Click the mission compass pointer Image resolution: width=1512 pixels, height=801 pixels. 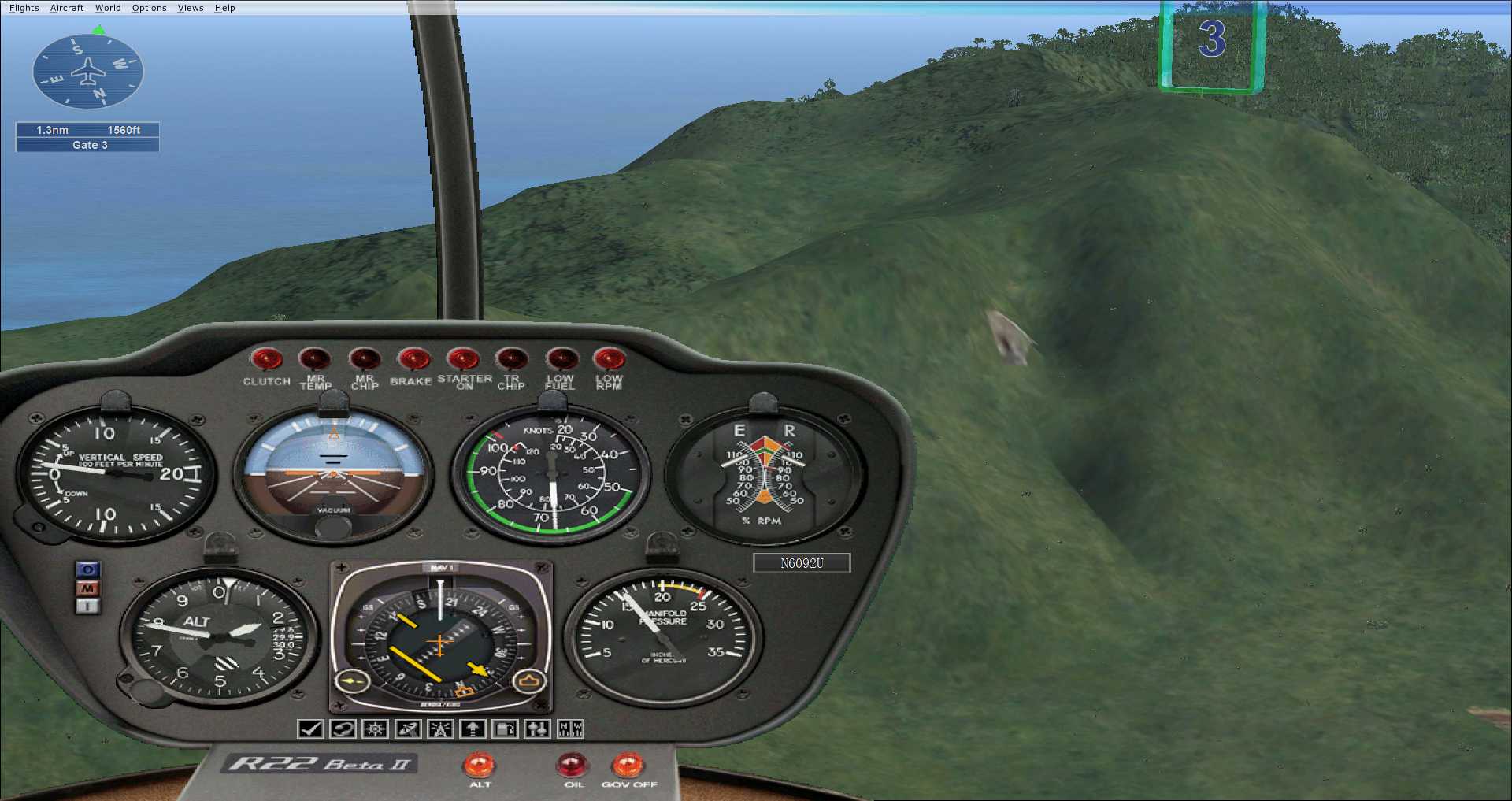point(88,72)
